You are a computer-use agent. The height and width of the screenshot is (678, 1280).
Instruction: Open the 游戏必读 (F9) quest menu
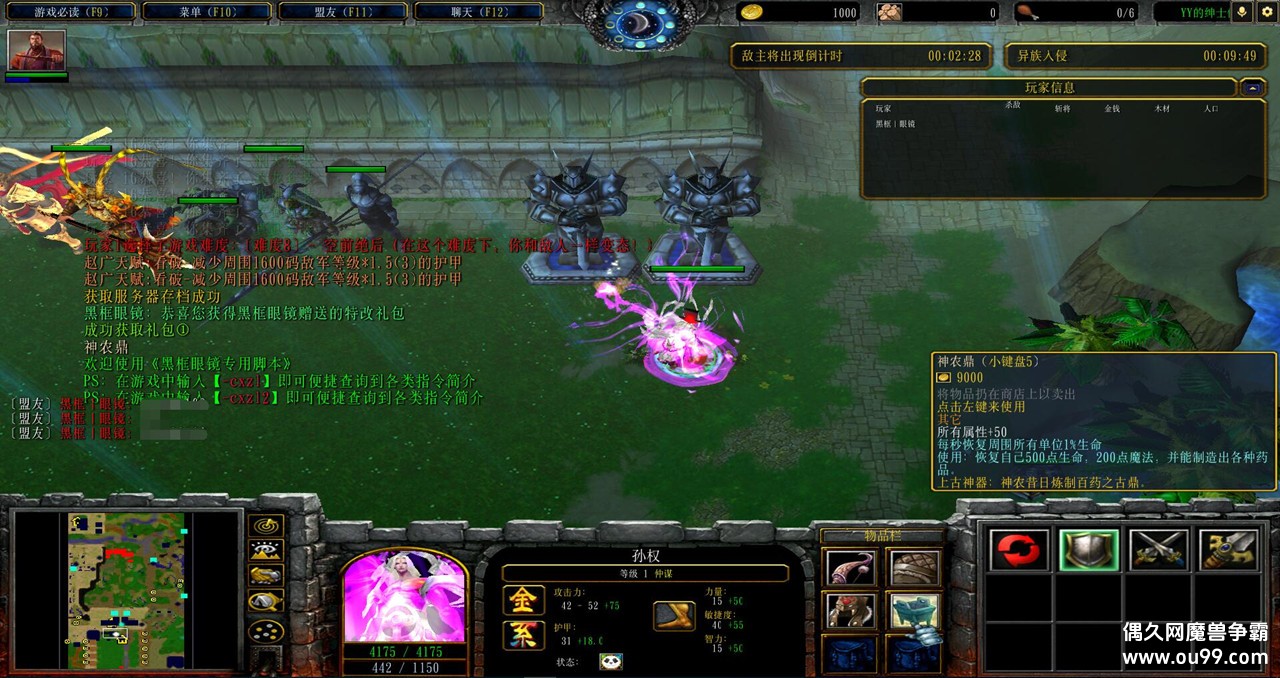tap(70, 12)
